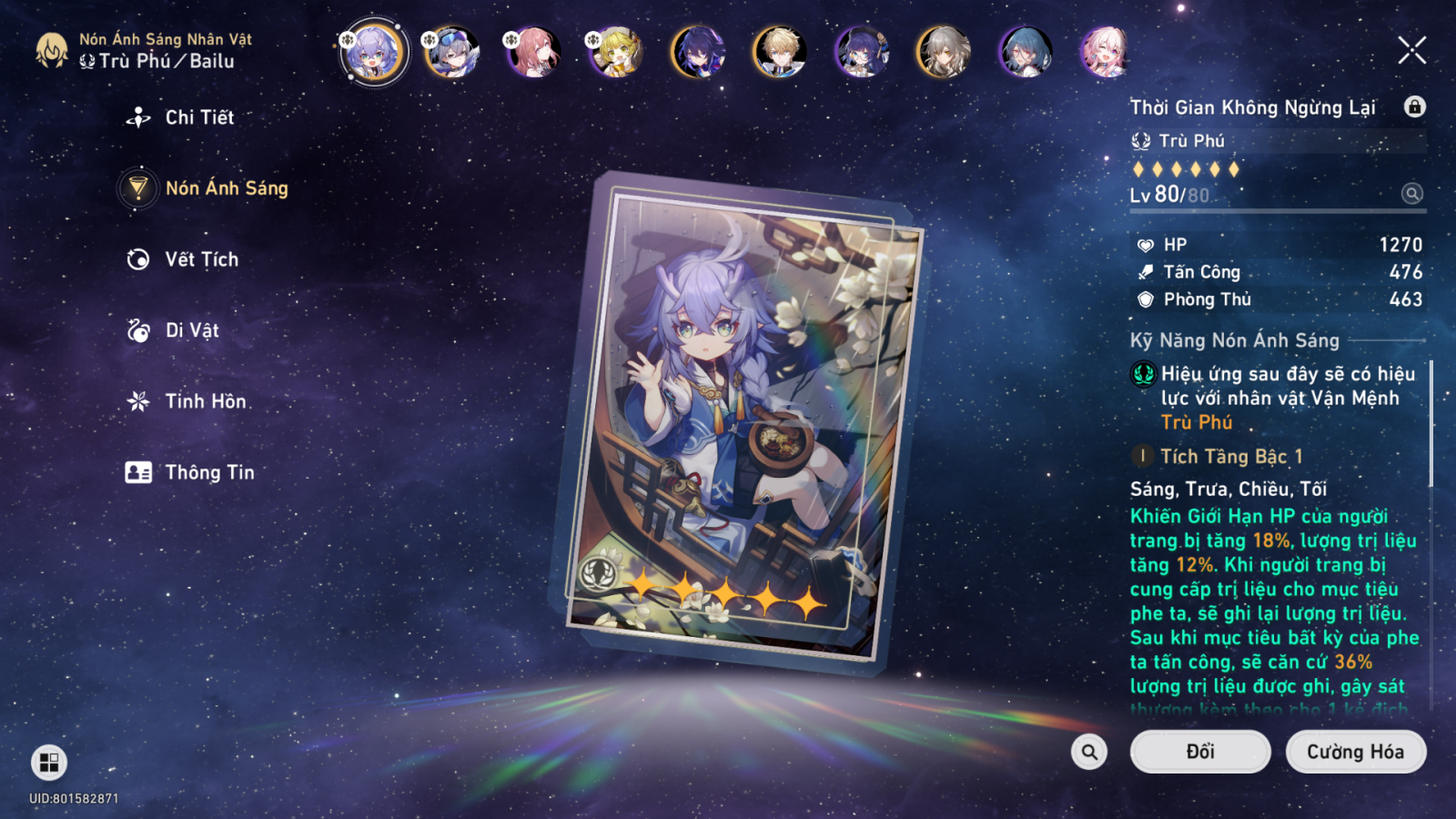Choose March 7th's light pink portrait
This screenshot has width=1456, height=819.
(1105, 51)
